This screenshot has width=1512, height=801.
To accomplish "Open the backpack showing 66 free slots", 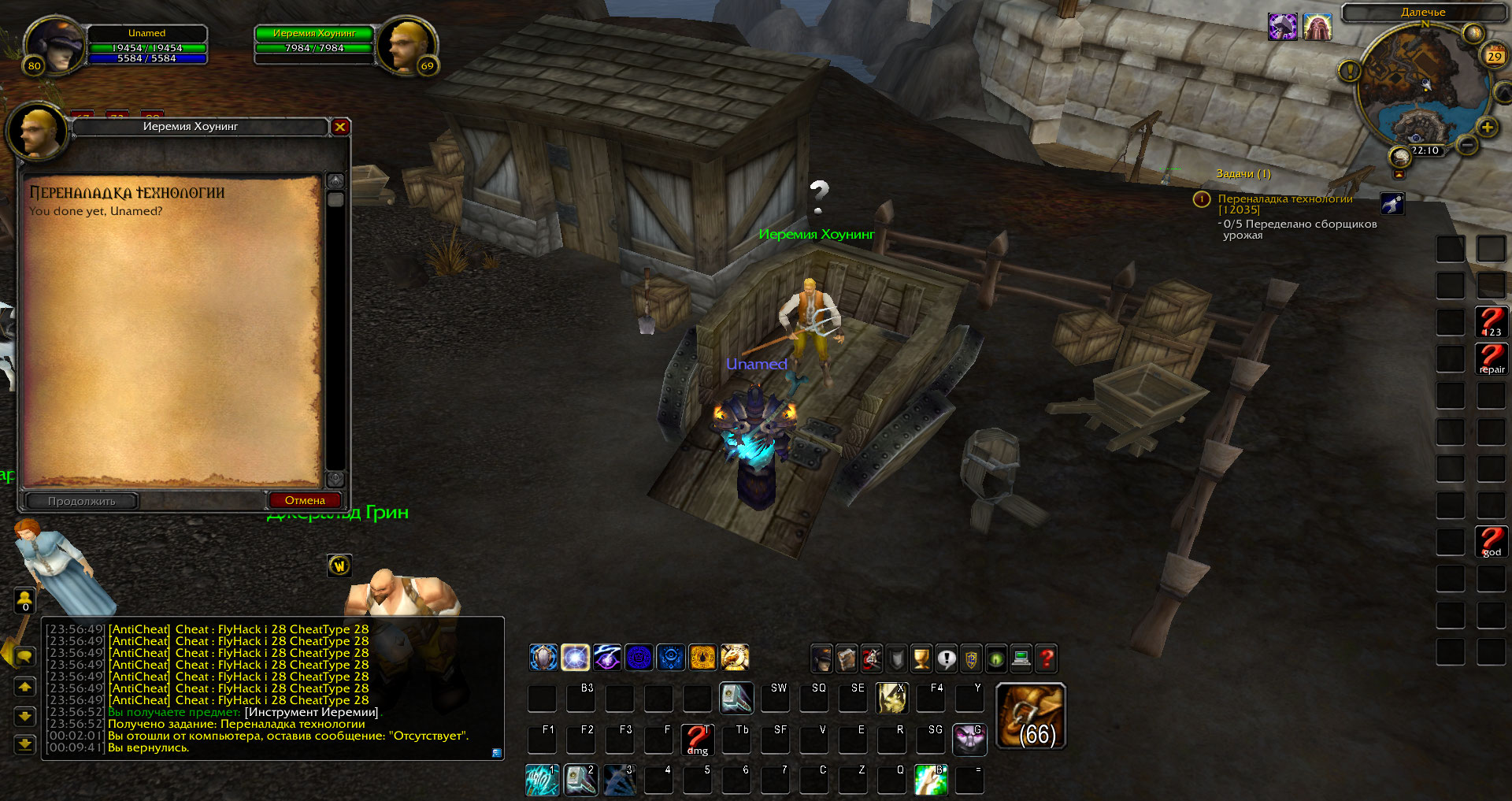I will [x=1031, y=716].
